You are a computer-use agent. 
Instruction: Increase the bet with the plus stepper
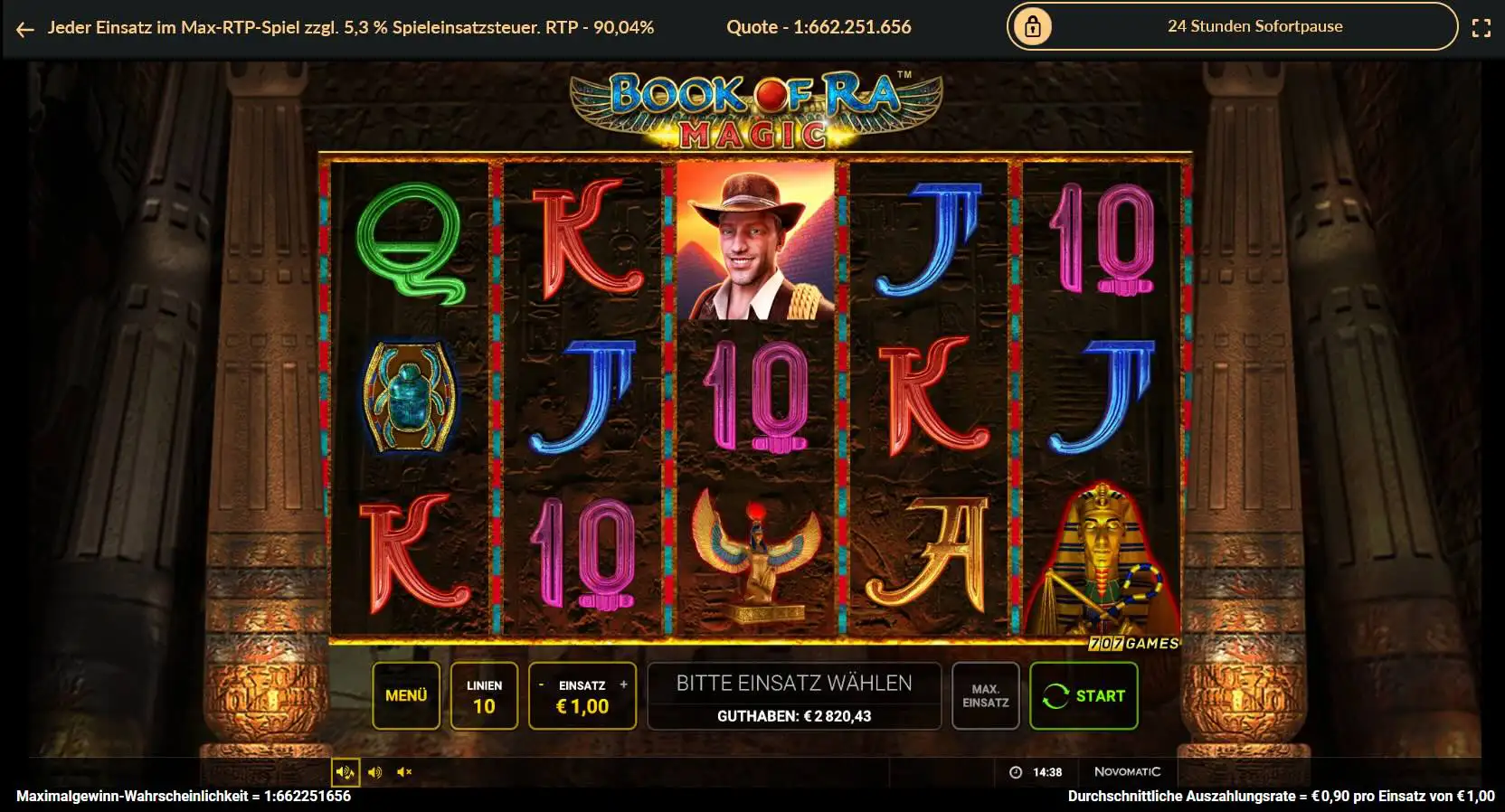tap(622, 685)
